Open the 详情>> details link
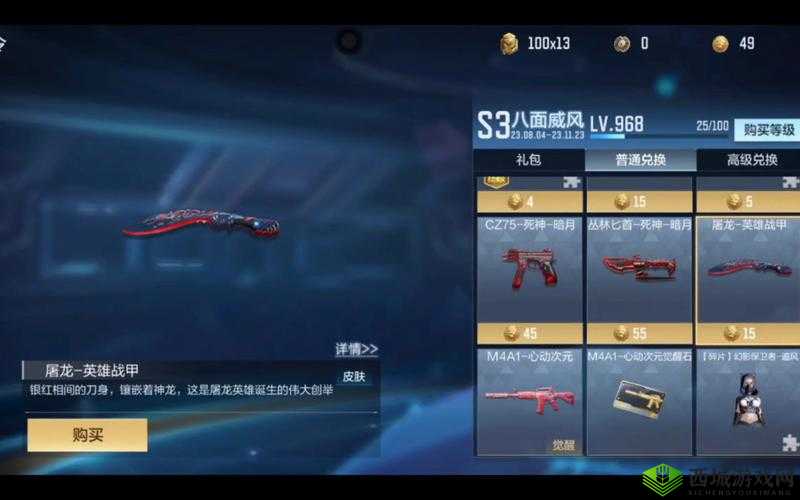800x500 pixels. [x=356, y=349]
